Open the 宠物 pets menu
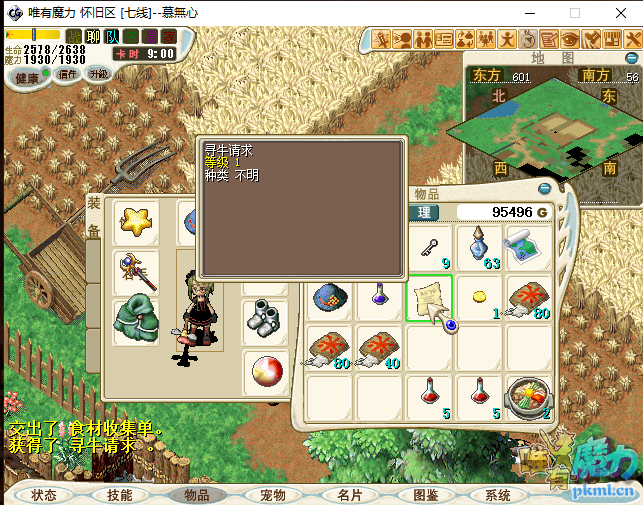The width and height of the screenshot is (643, 505). (x=273, y=495)
